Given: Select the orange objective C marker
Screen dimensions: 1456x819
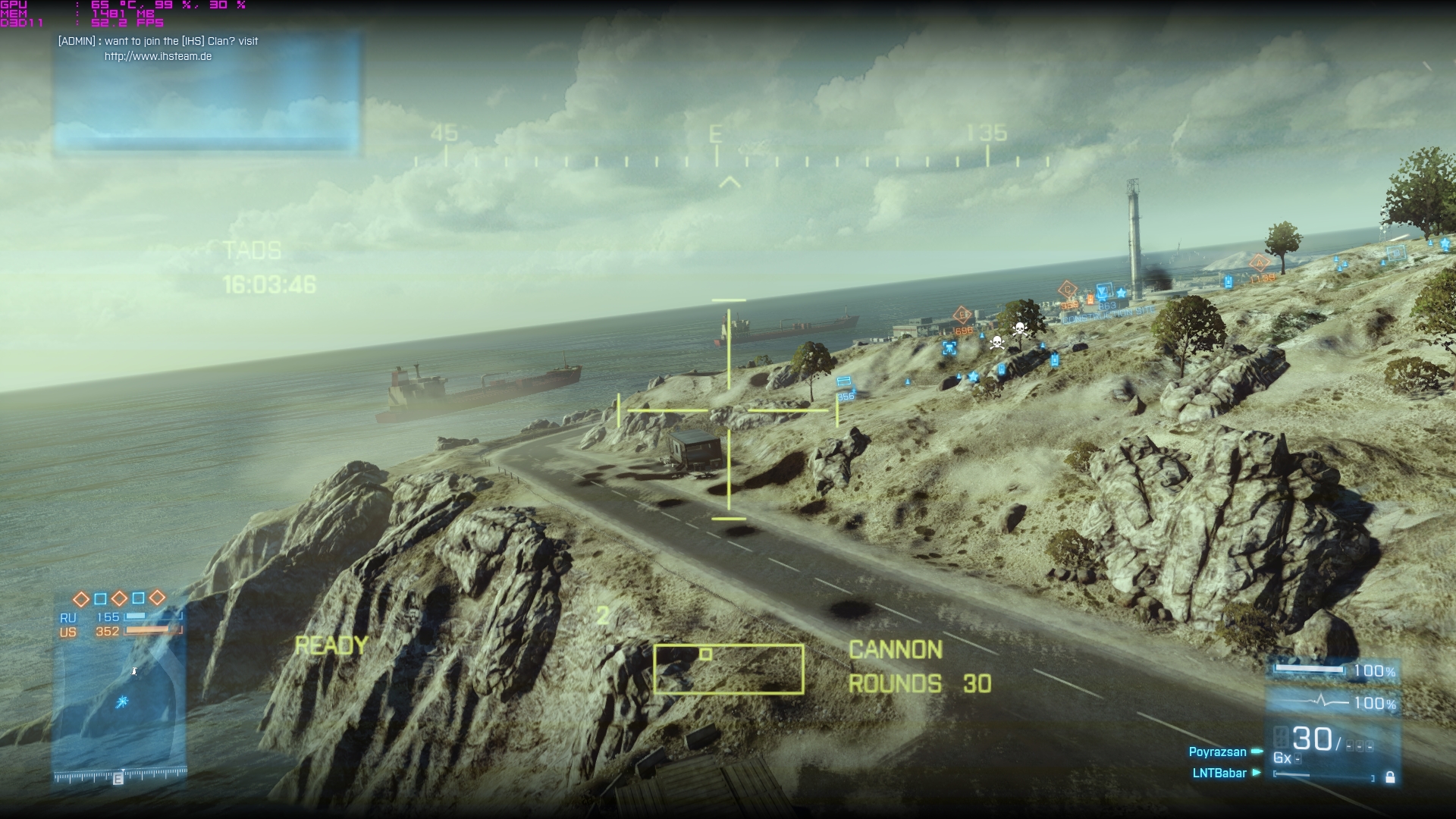Looking at the screenshot, I should pos(1068,290).
